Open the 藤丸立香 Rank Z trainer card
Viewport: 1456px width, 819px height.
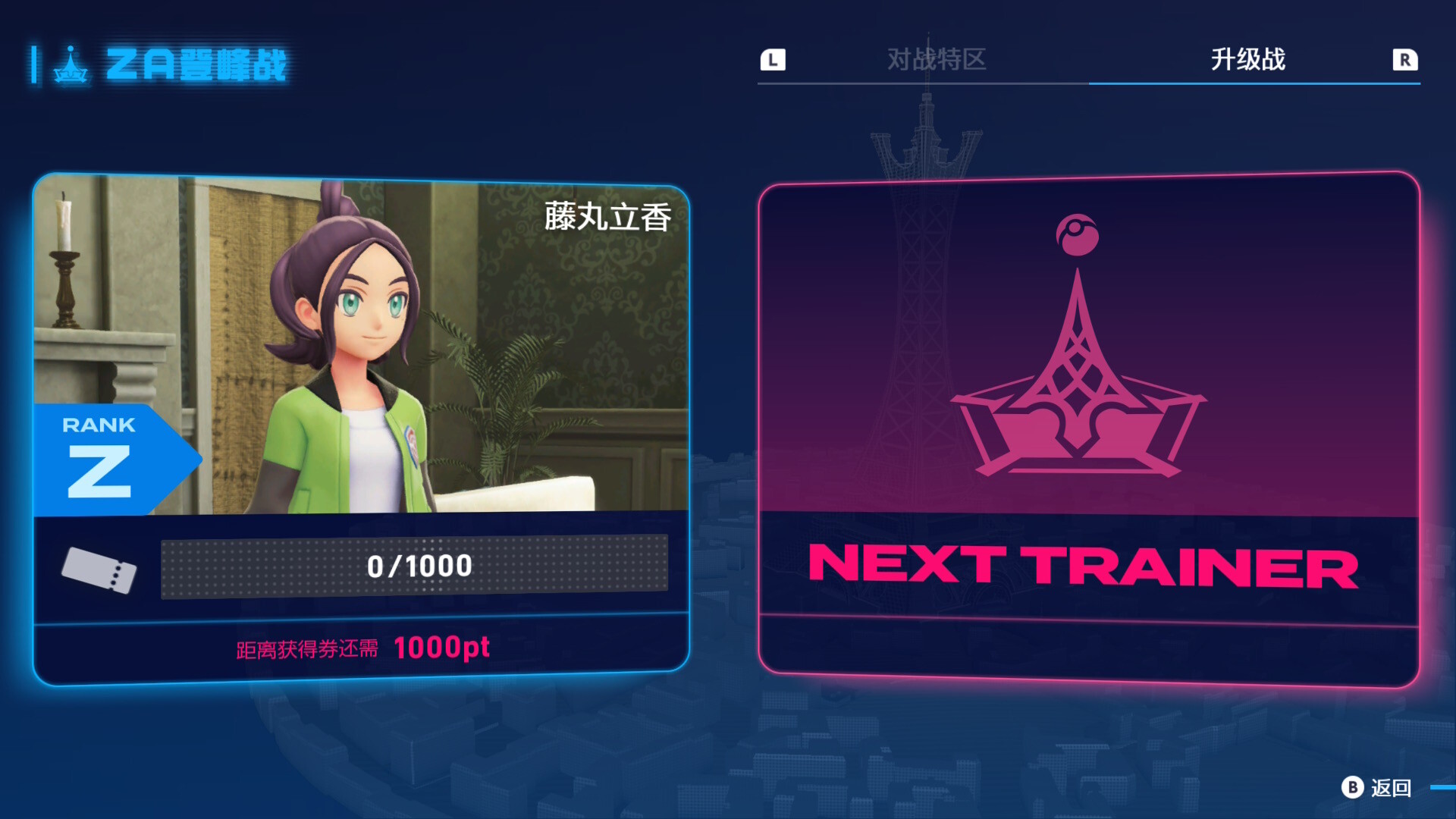361,428
